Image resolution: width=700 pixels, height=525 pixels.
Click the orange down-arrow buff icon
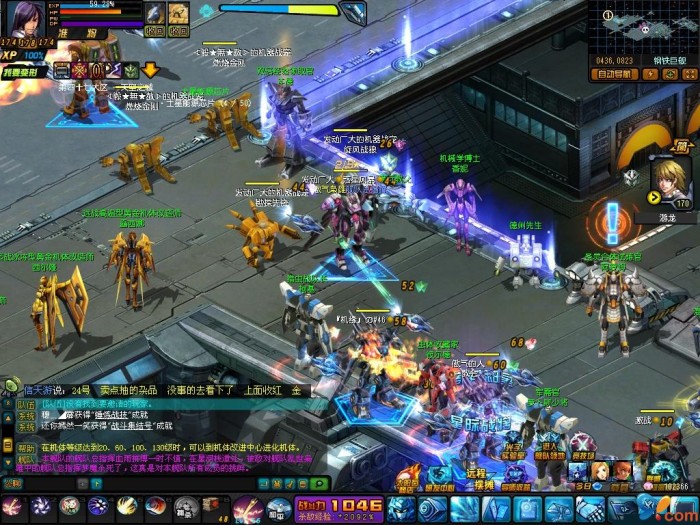(x=149, y=70)
